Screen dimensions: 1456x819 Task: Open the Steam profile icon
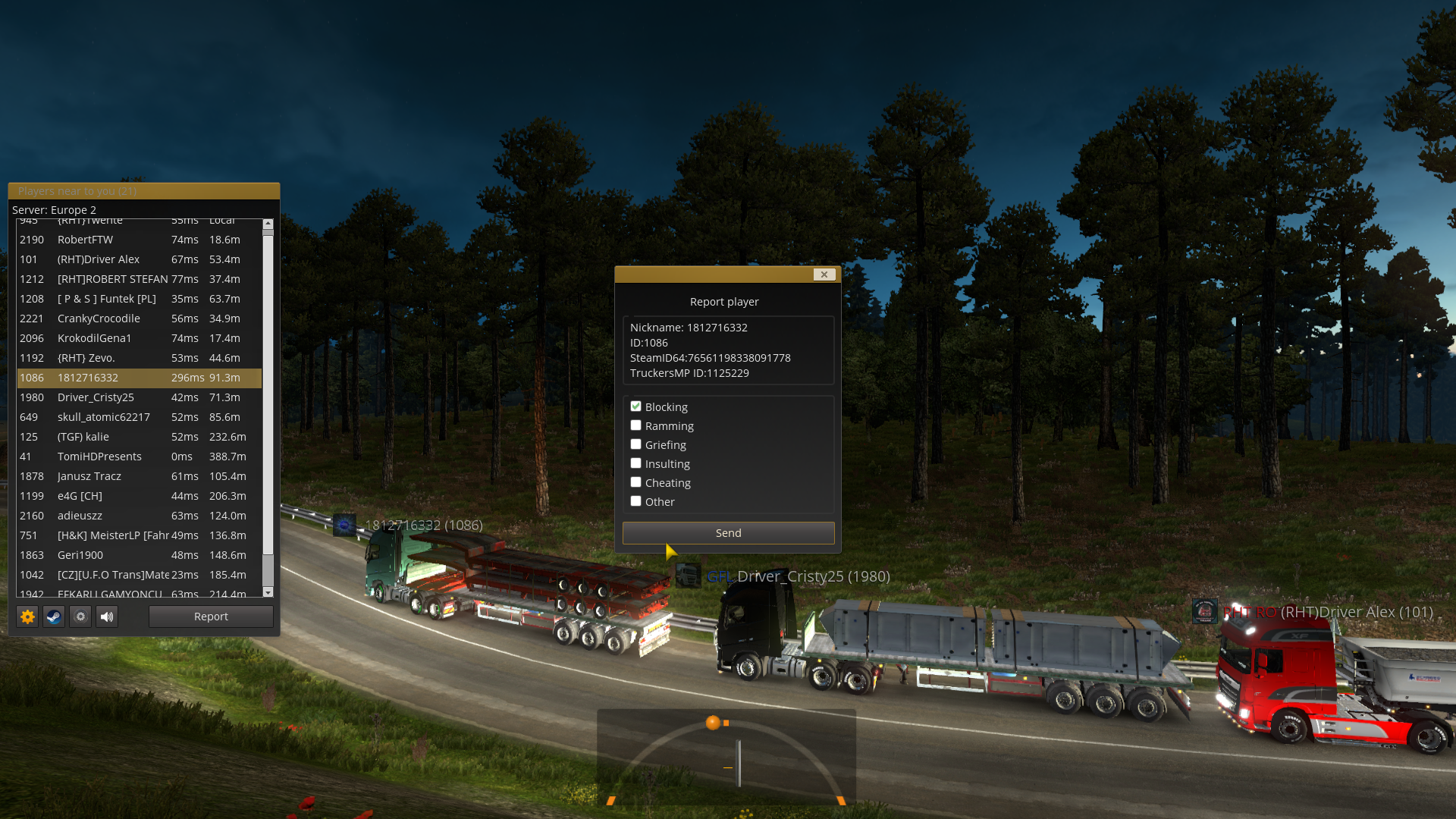(54, 617)
